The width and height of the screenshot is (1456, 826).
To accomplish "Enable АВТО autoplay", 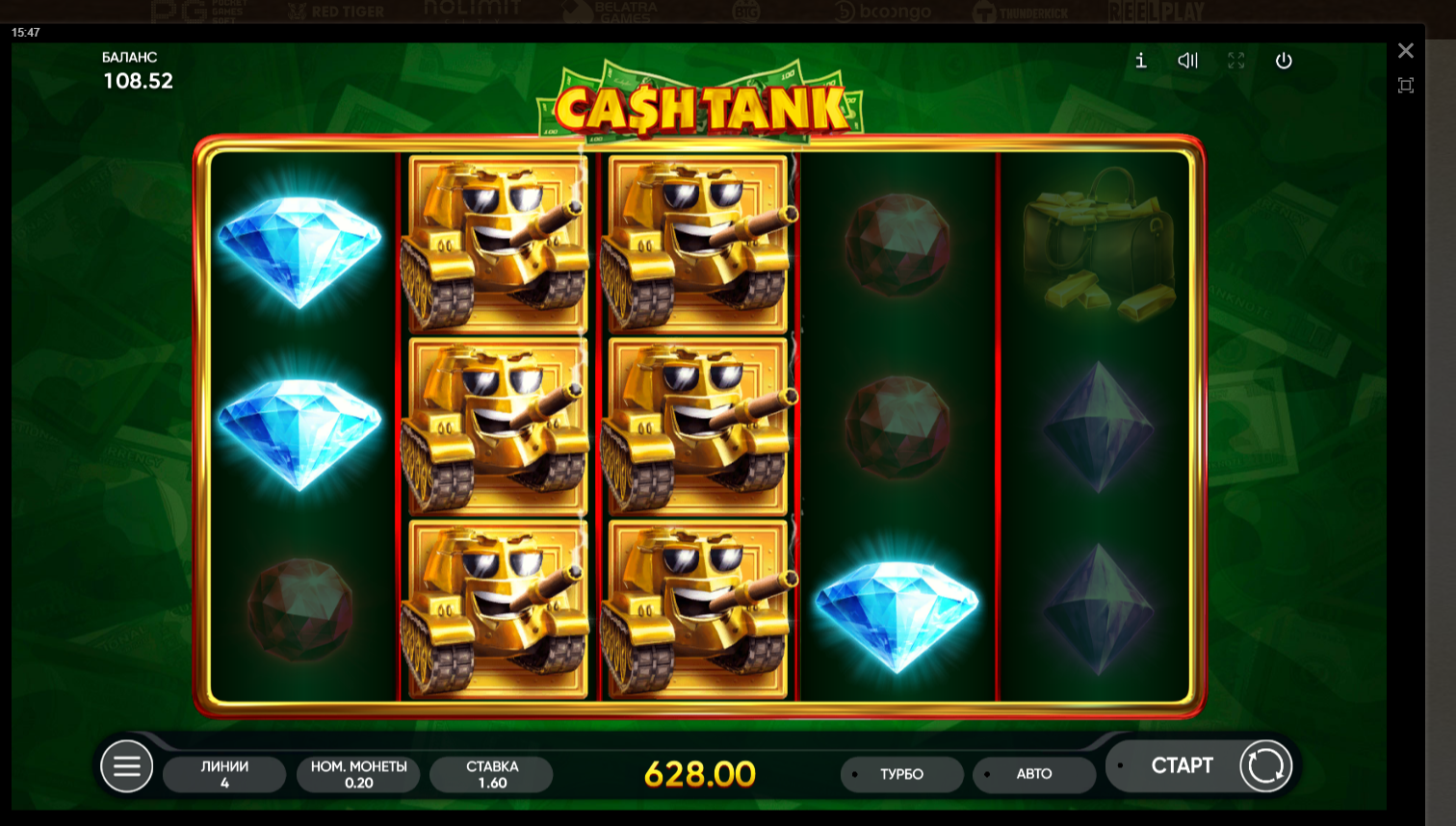I will click(1034, 774).
